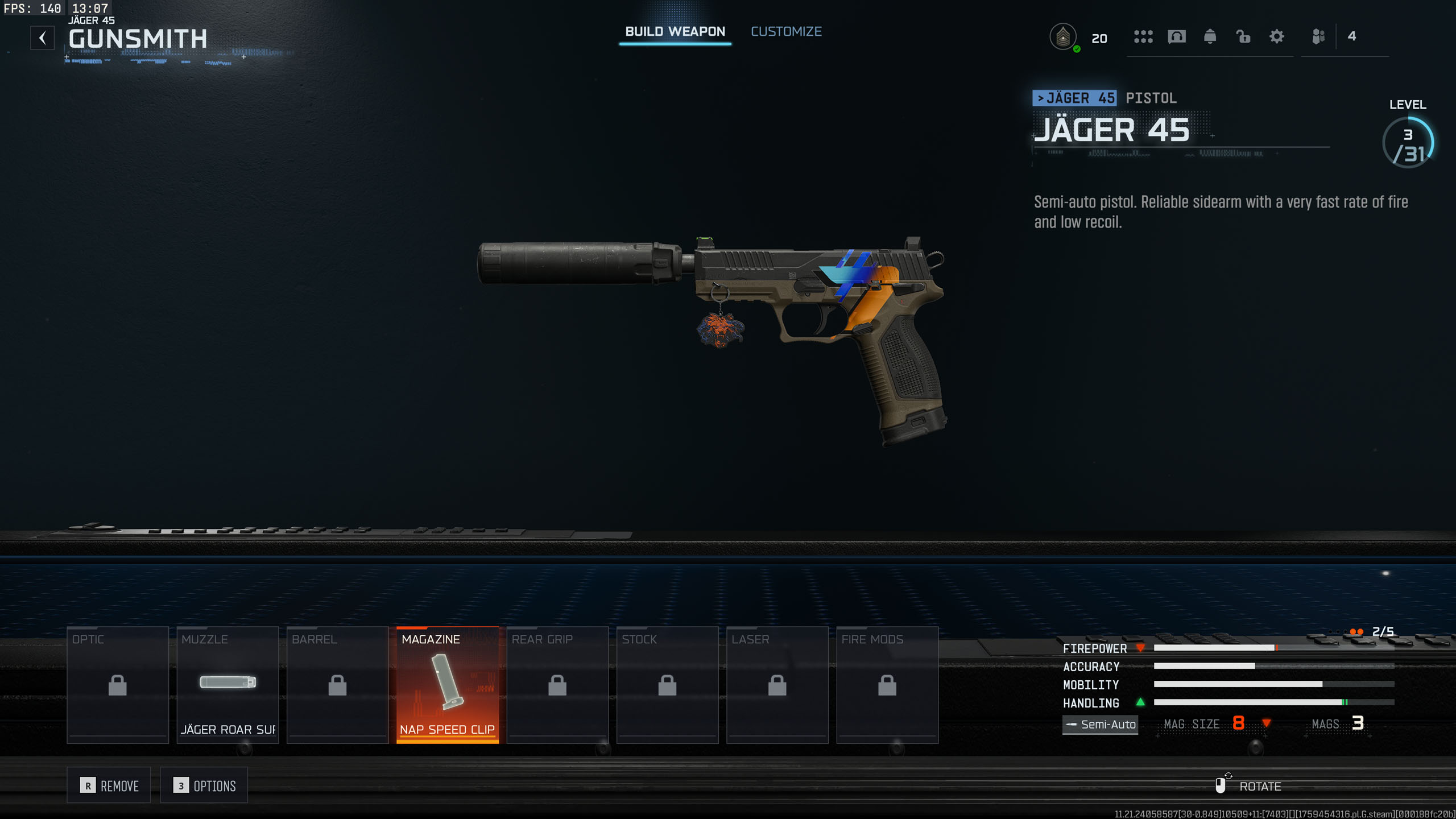The width and height of the screenshot is (1456, 819).
Task: Click the locked Barrel attachment slot
Action: pyautogui.click(x=337, y=685)
